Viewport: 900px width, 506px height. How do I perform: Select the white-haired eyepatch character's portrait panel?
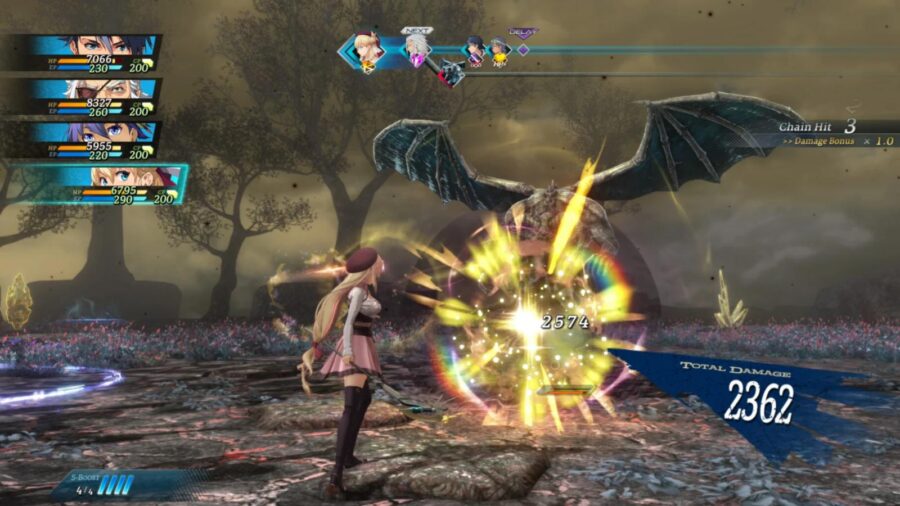coord(92,97)
